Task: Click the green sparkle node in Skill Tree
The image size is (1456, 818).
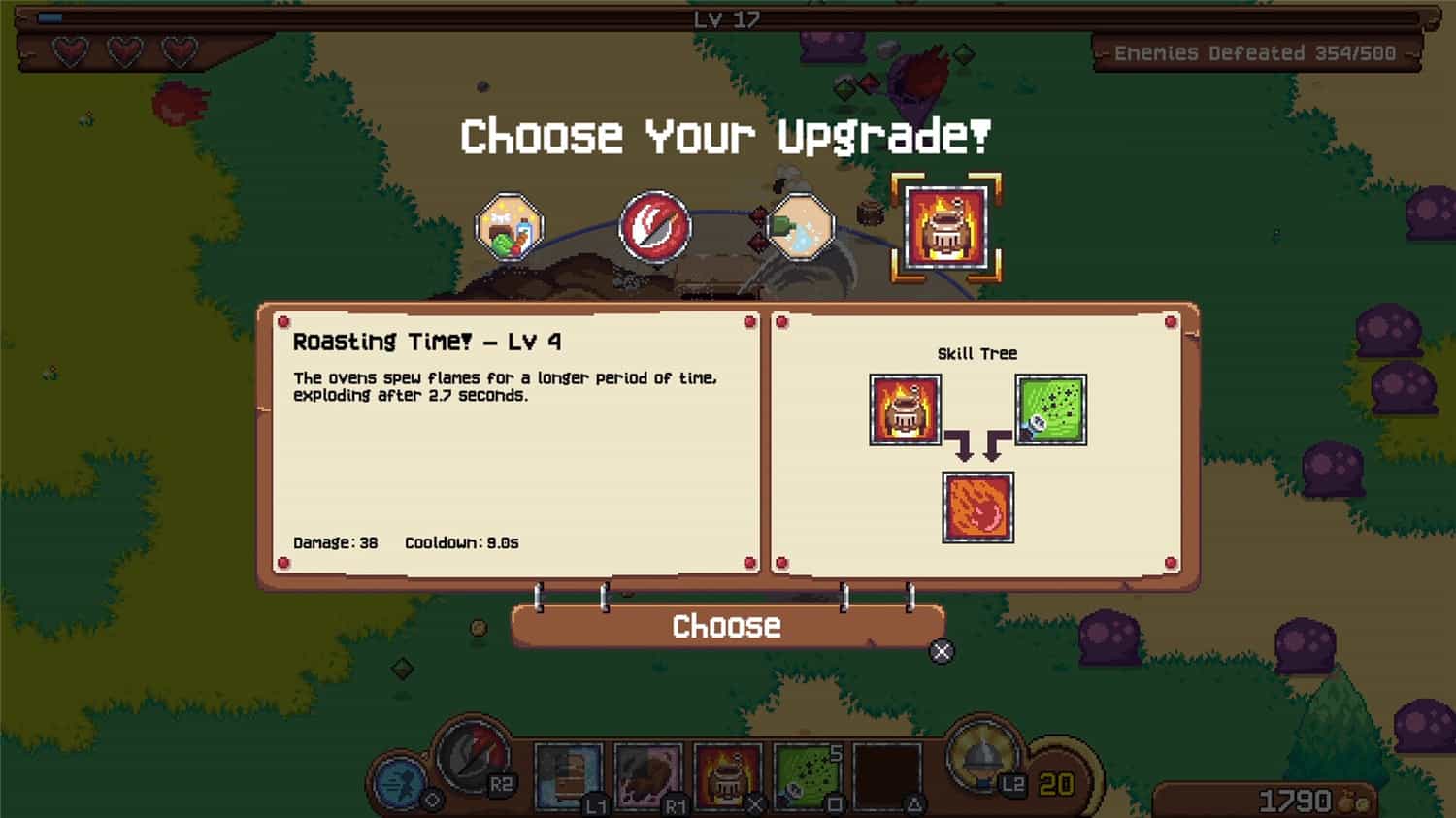Action: point(1049,409)
